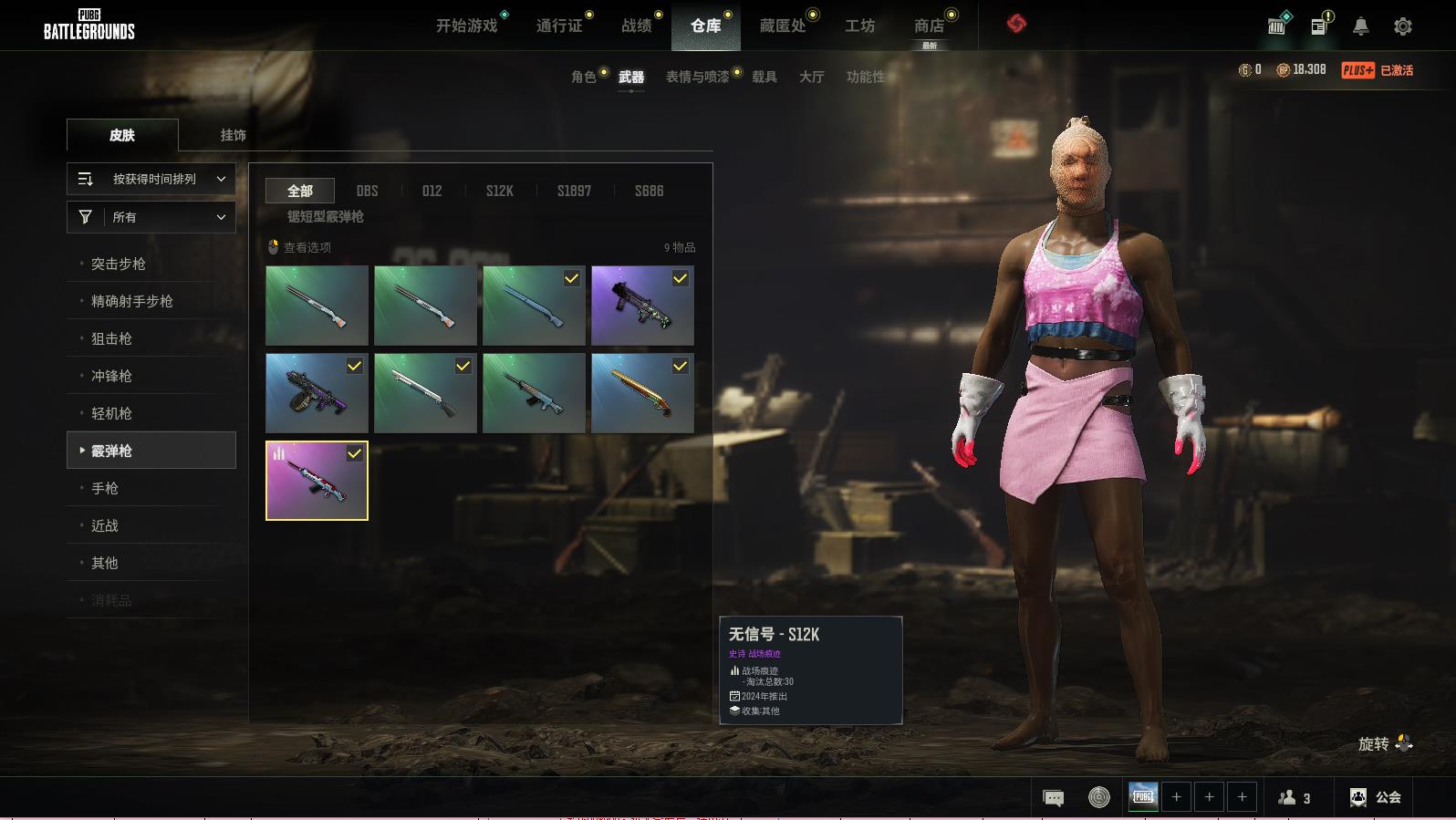Show notifications with the bell icon
Viewport: 1456px width, 820px height.
[1360, 26]
